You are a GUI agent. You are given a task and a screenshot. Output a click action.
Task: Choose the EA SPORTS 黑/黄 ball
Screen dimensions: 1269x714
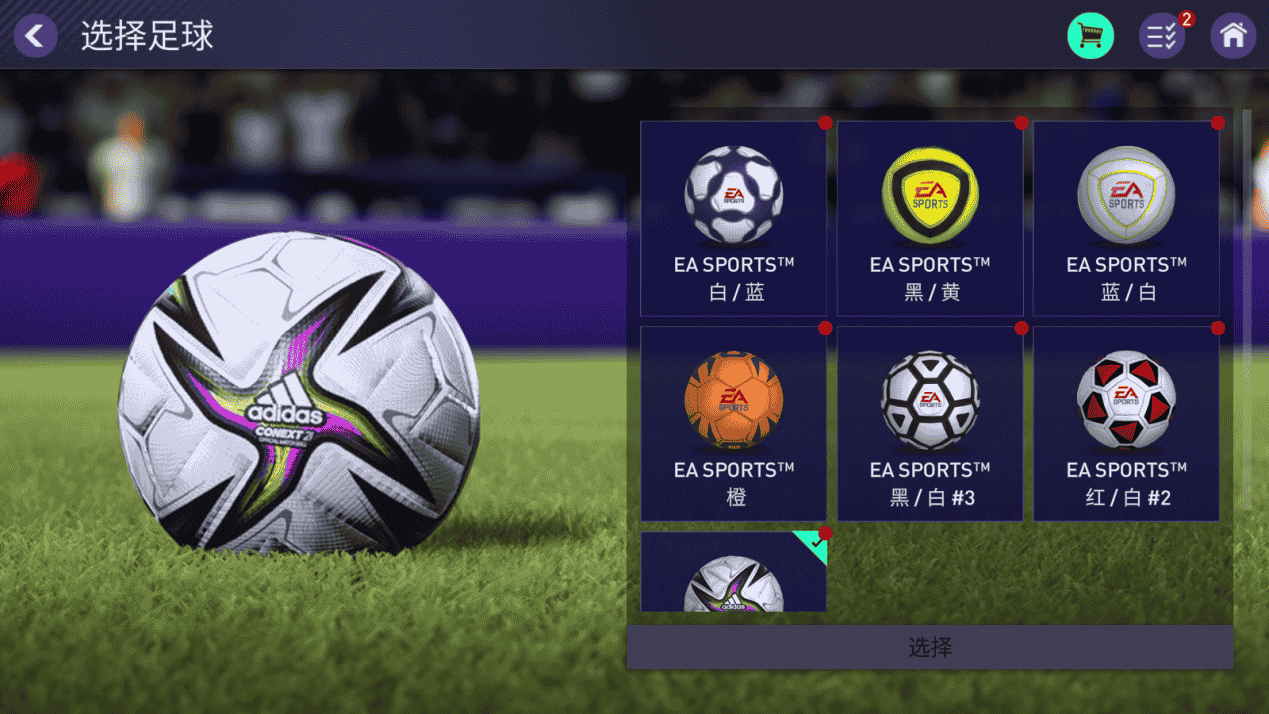coord(930,218)
